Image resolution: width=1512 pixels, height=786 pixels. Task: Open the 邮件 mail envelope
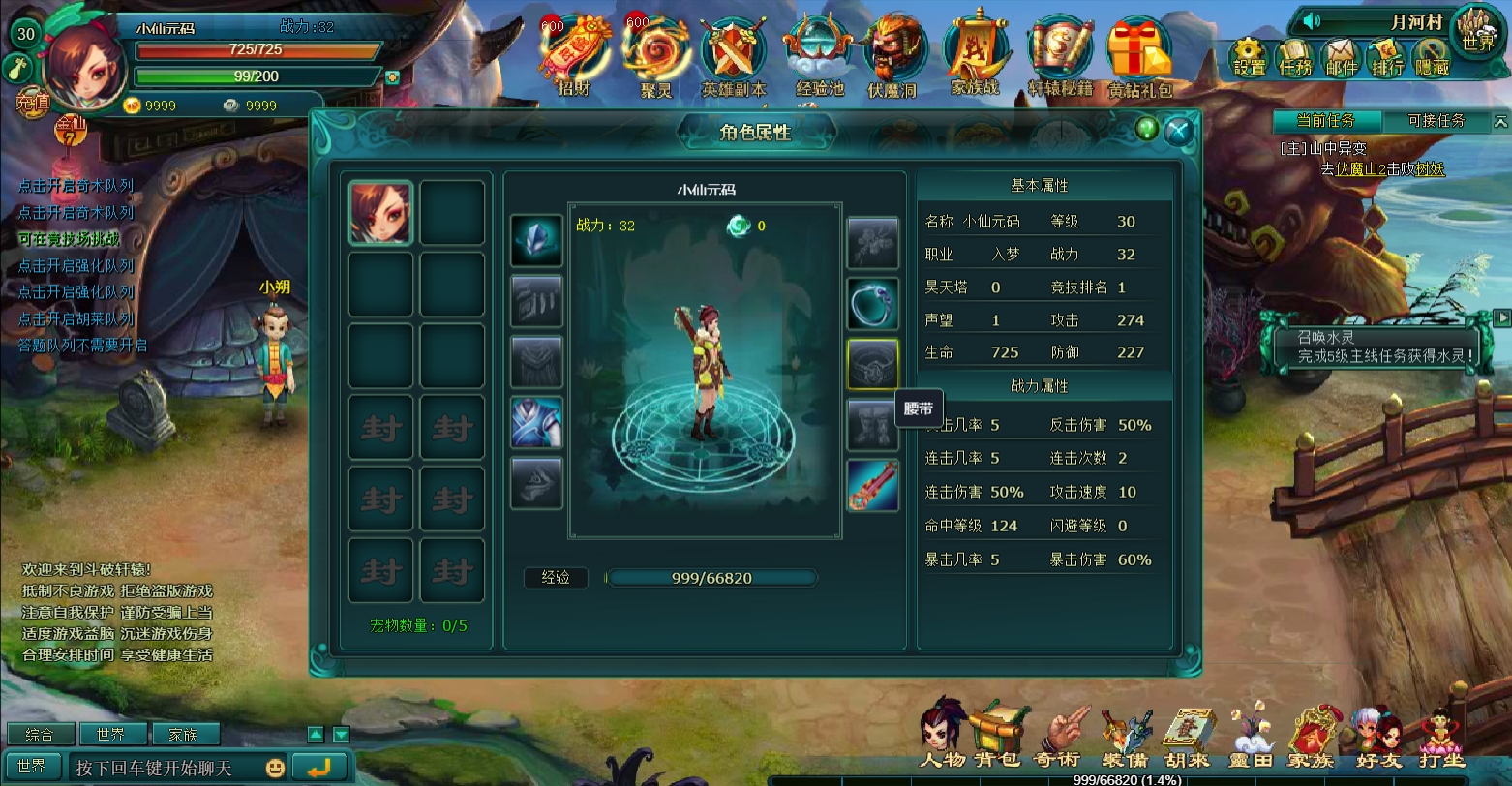pyautogui.click(x=1342, y=58)
